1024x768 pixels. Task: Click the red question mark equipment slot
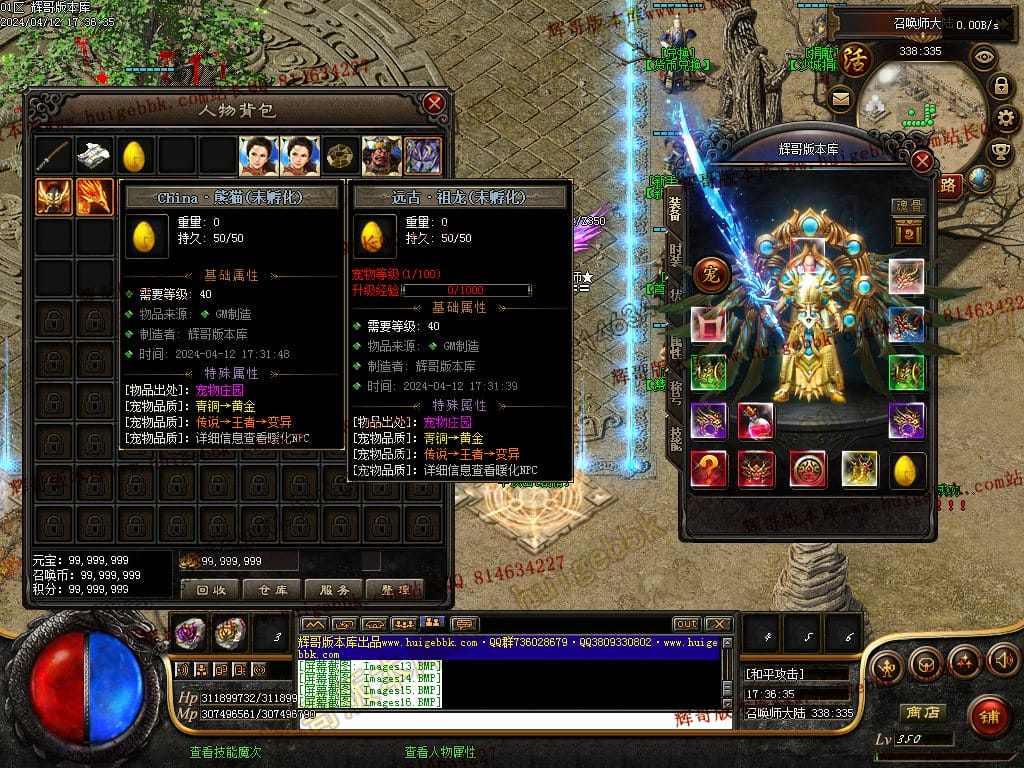pyautogui.click(x=709, y=468)
